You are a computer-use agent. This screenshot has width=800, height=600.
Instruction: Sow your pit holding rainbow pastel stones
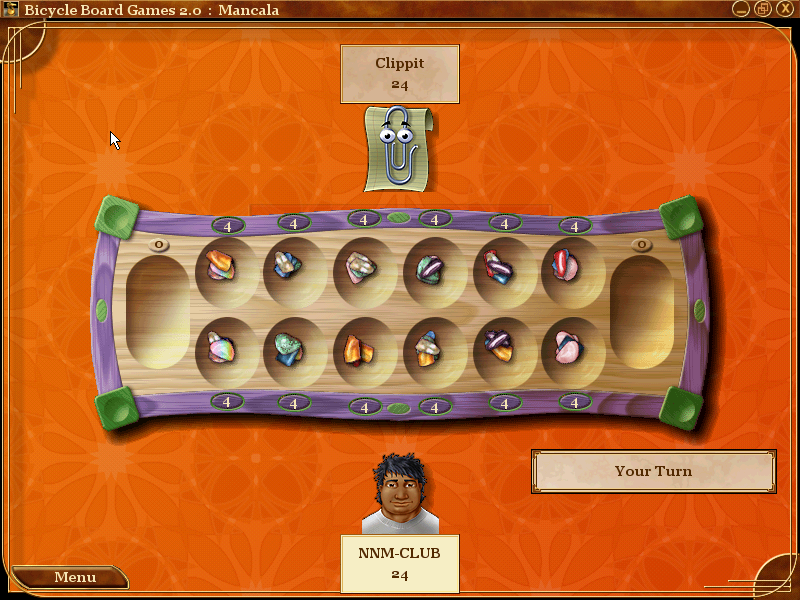221,348
